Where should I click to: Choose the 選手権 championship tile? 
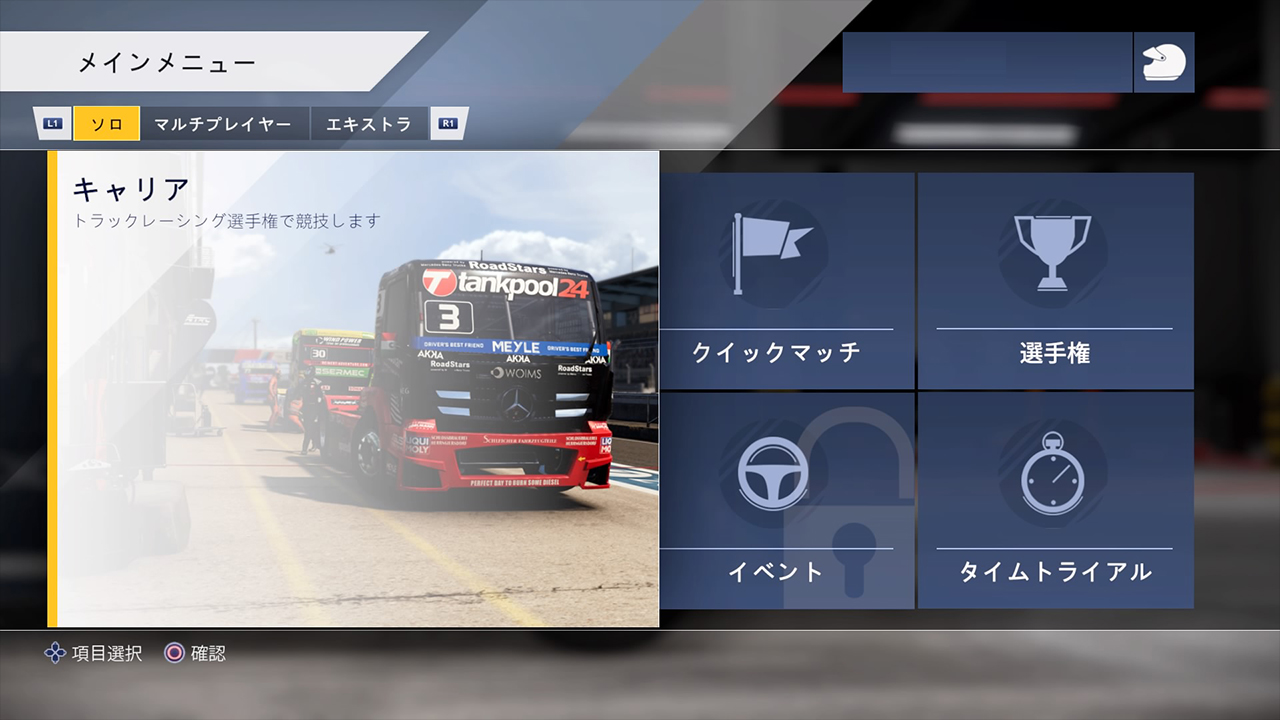[x=1055, y=281]
